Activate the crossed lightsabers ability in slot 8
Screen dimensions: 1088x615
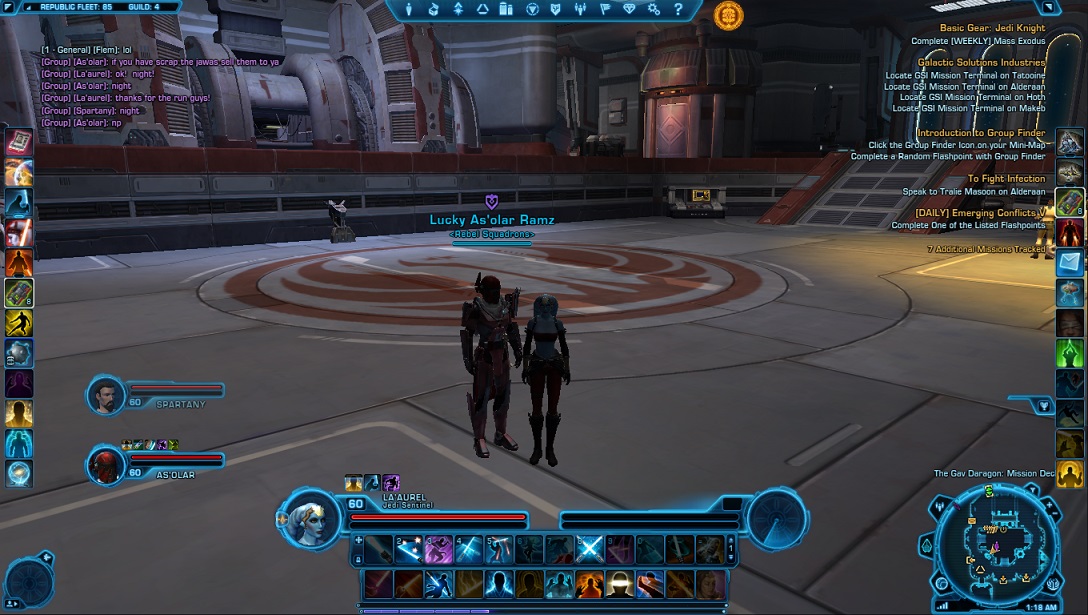[x=589, y=549]
